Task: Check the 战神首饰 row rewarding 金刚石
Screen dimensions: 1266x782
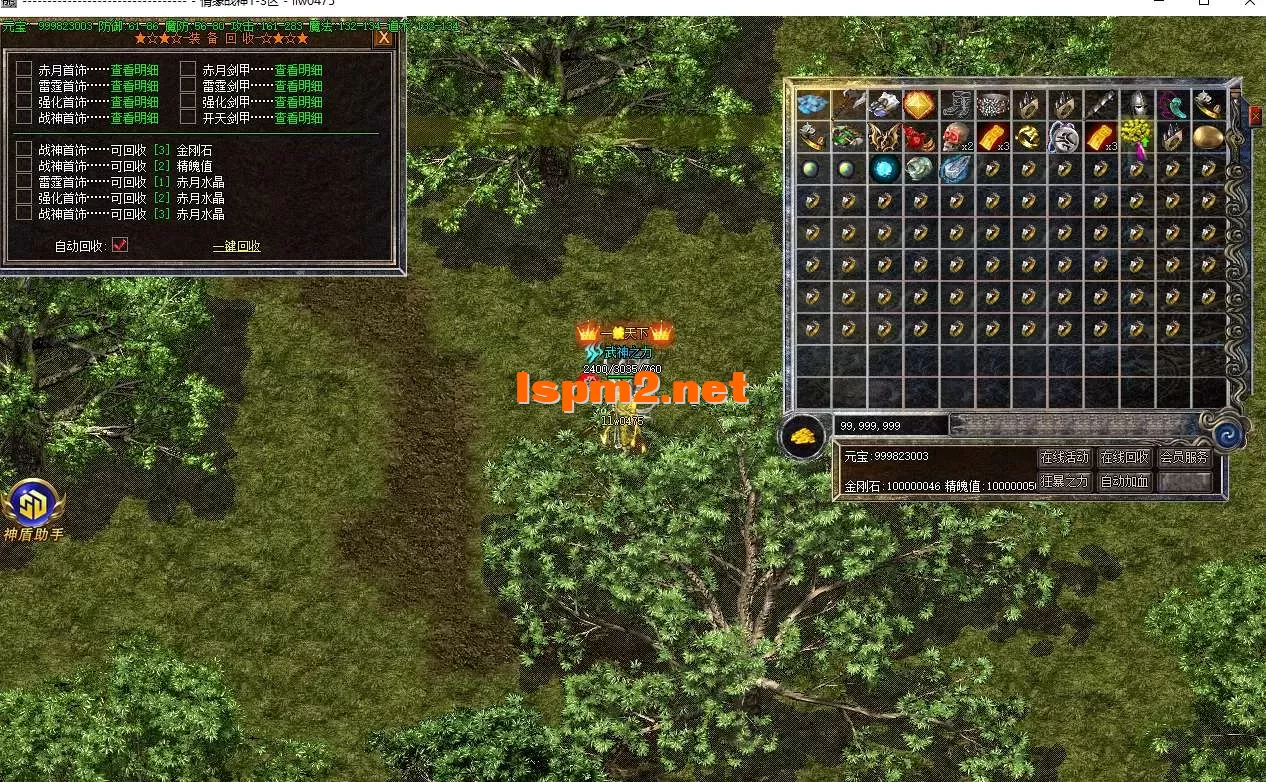Action: point(24,149)
